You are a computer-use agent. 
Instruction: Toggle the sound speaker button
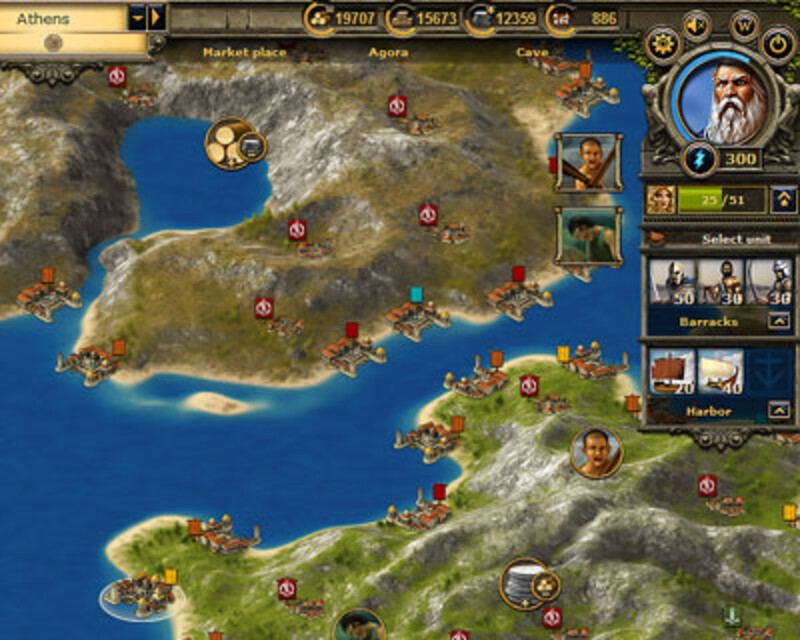697,26
